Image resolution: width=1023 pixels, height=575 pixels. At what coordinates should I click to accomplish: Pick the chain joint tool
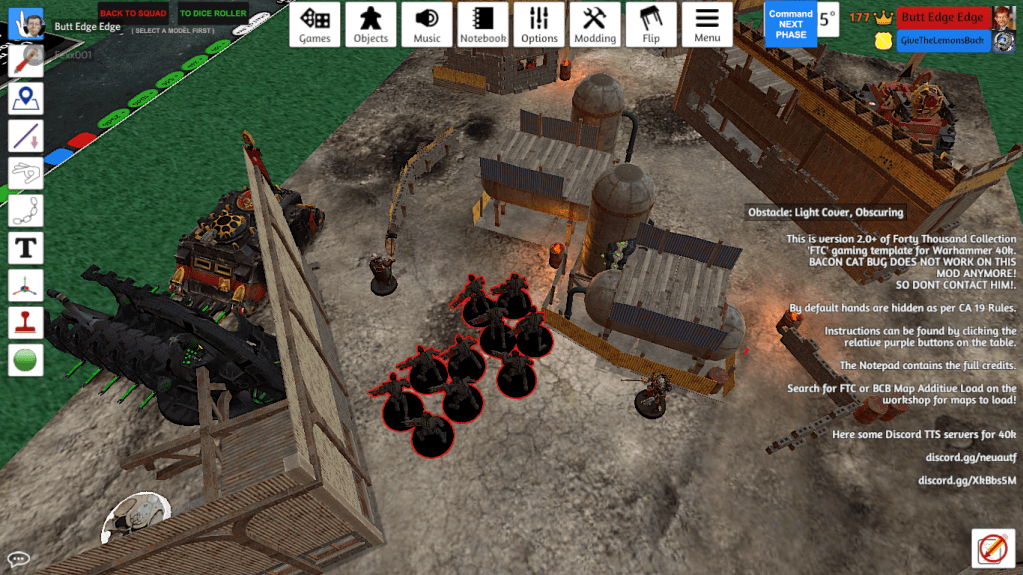pyautogui.click(x=25, y=210)
